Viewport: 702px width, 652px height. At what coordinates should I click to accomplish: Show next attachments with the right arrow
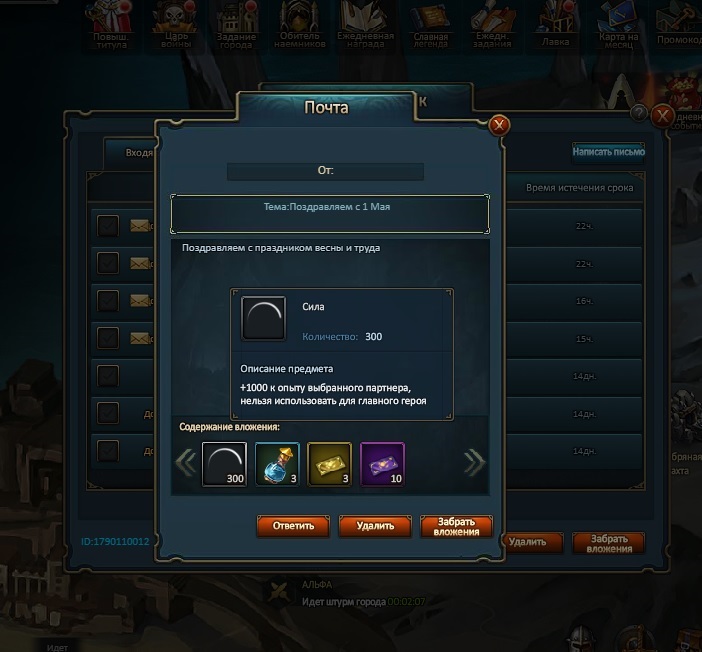pyautogui.click(x=474, y=462)
